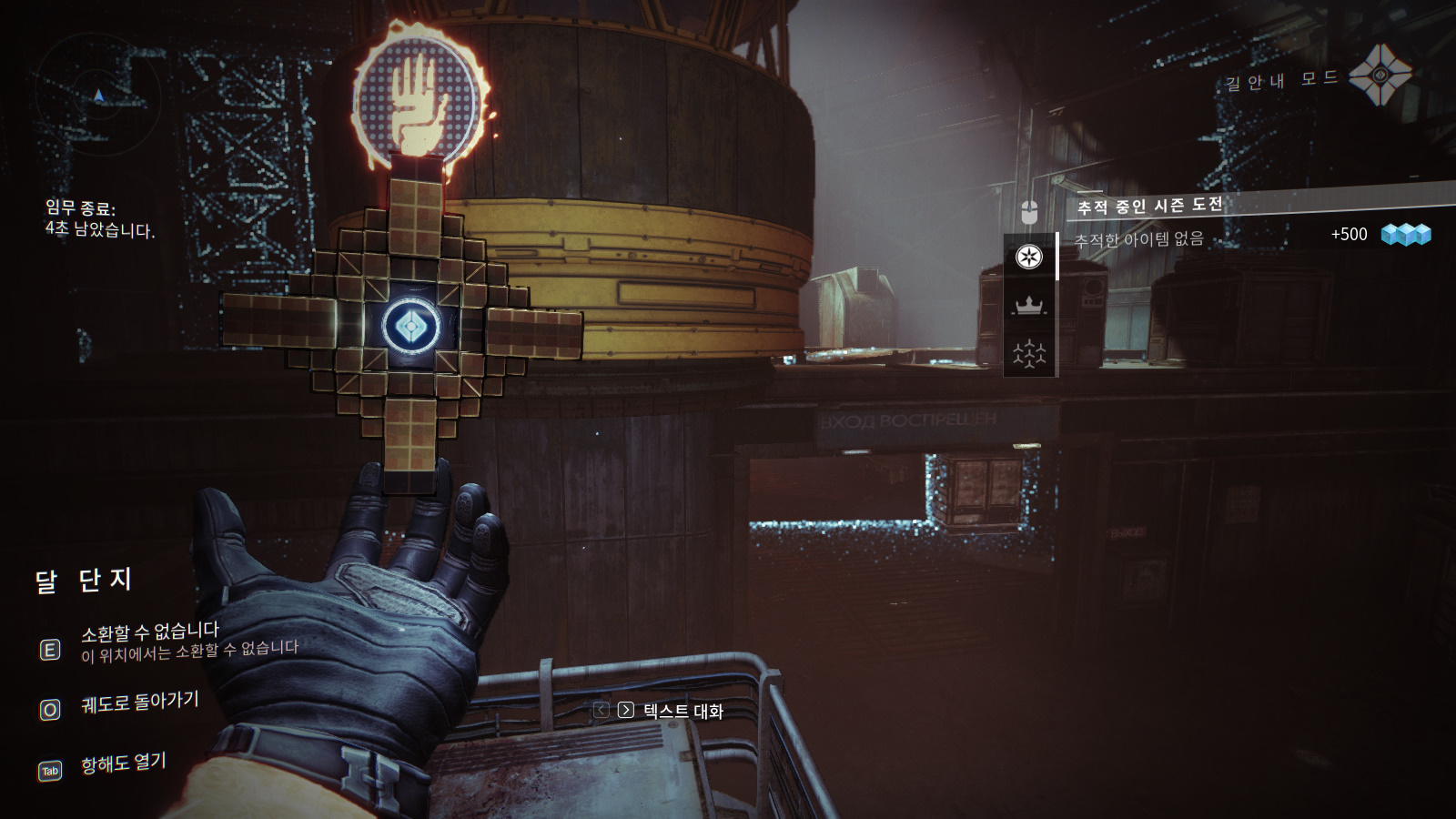1456x819 pixels.
Task: Select the seasonal challenges tracker tab icon
Action: (x=1029, y=257)
